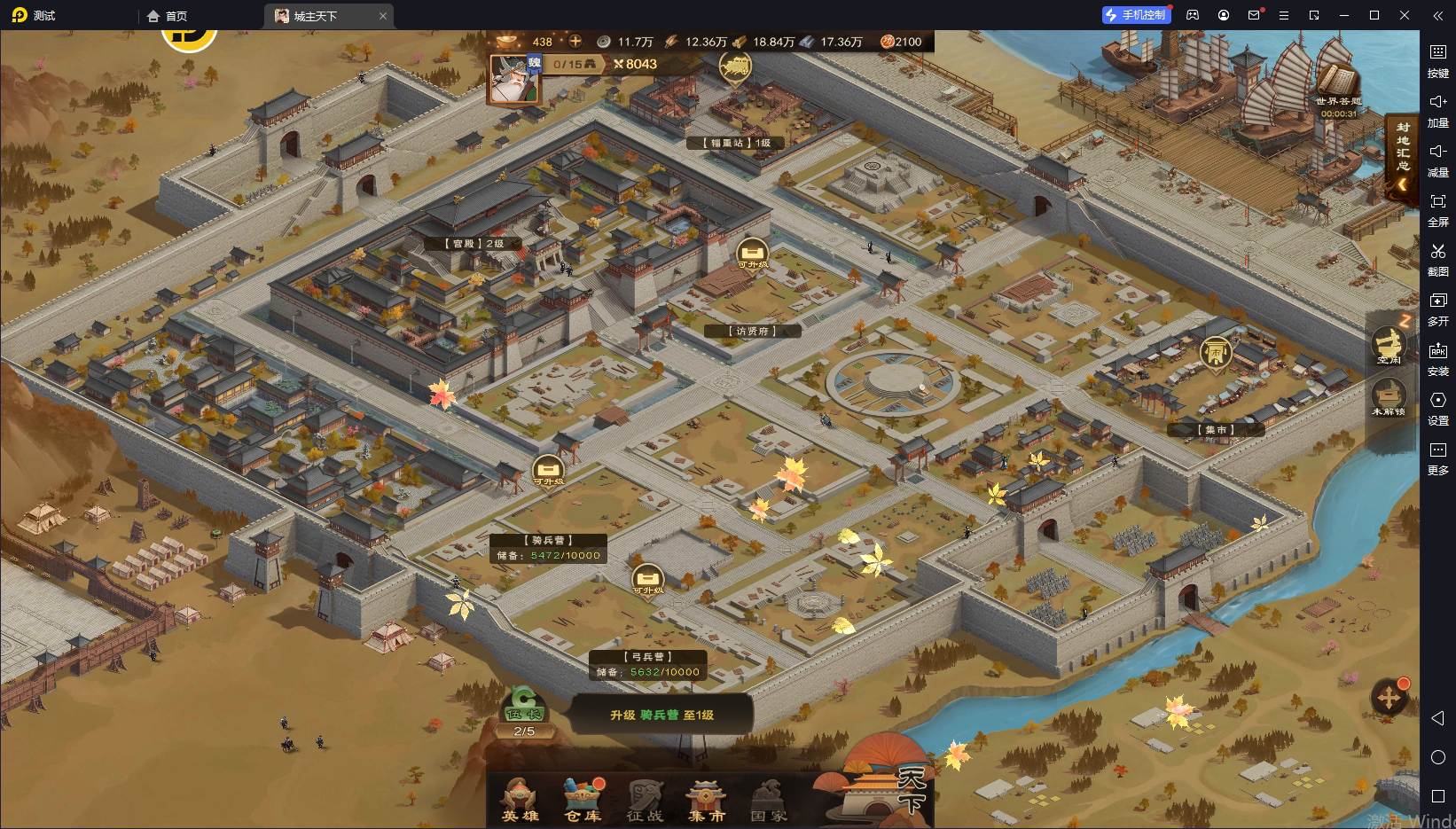Select the 升级骑兵营至1级 quest prompt

[x=661, y=715]
